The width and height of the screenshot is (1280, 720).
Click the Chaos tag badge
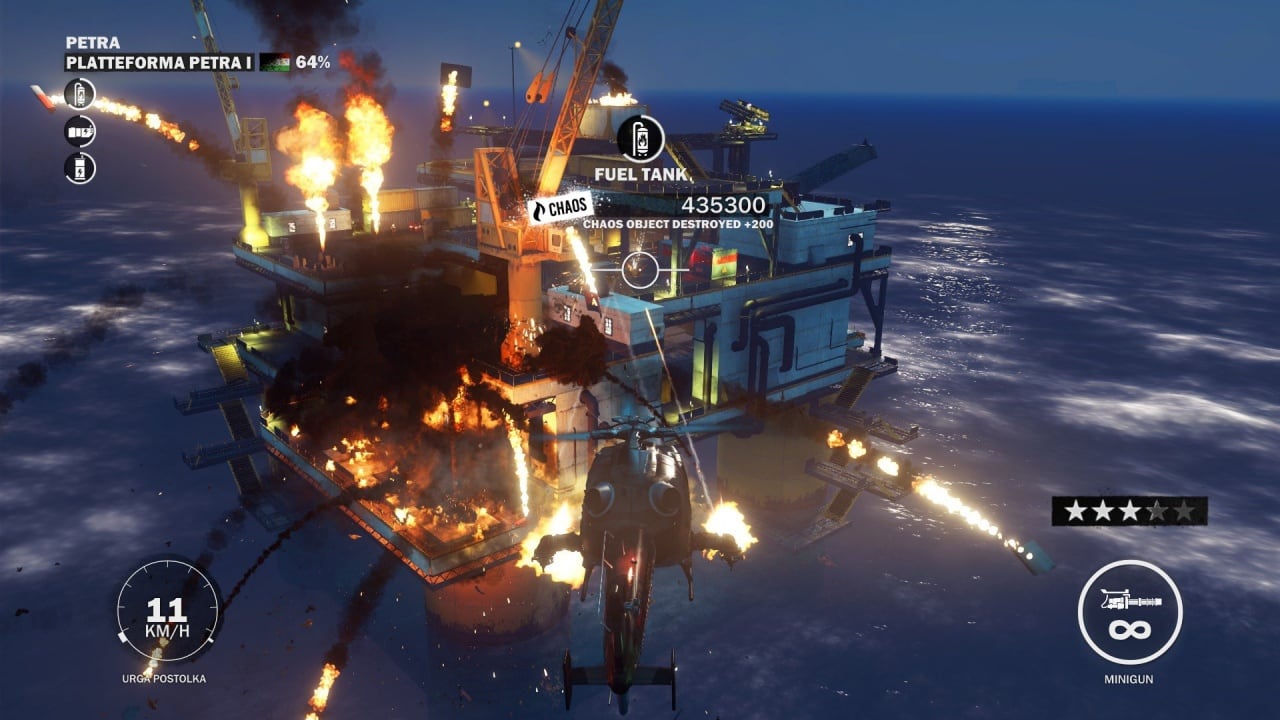point(560,207)
